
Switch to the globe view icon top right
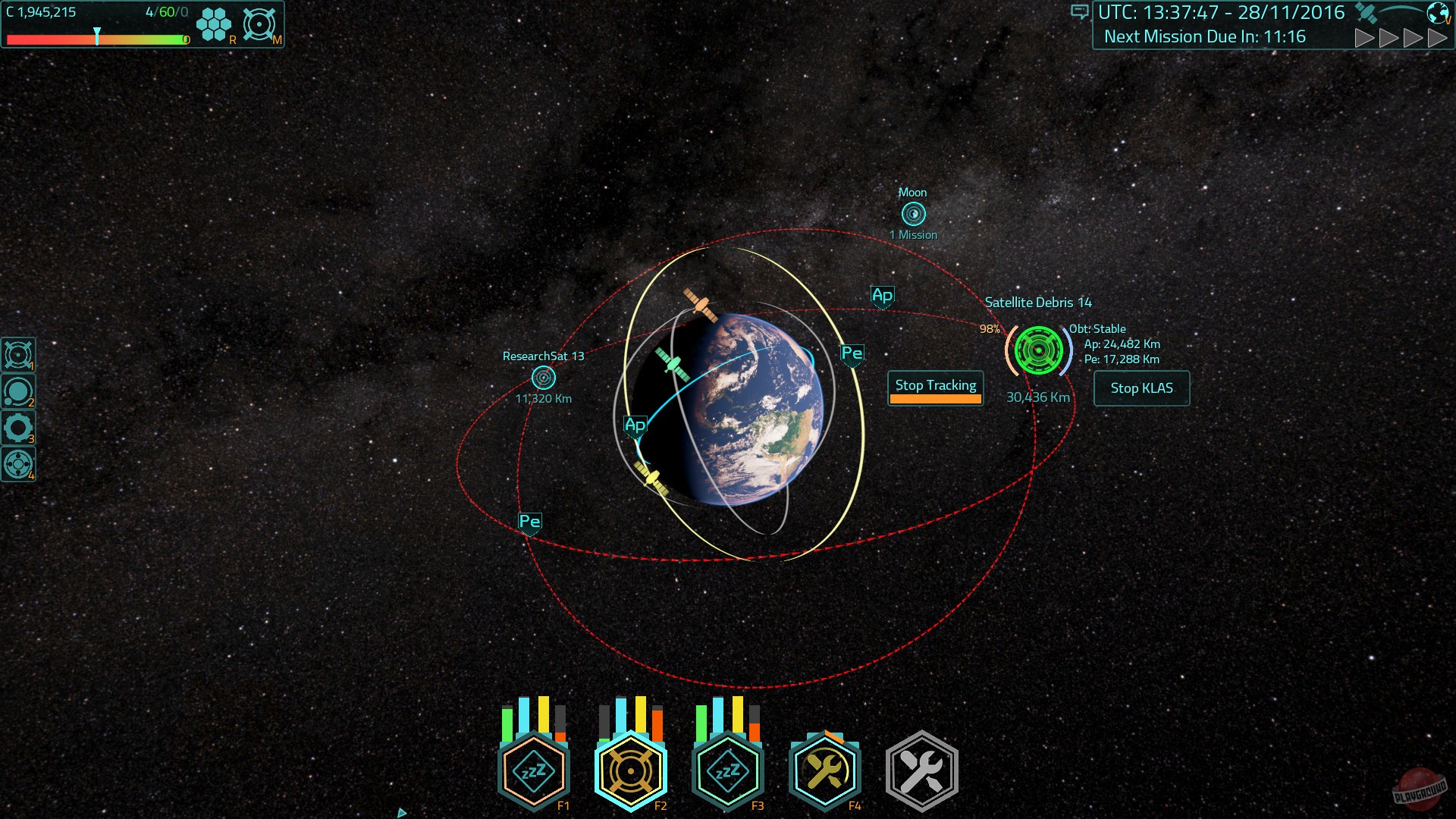click(1438, 13)
